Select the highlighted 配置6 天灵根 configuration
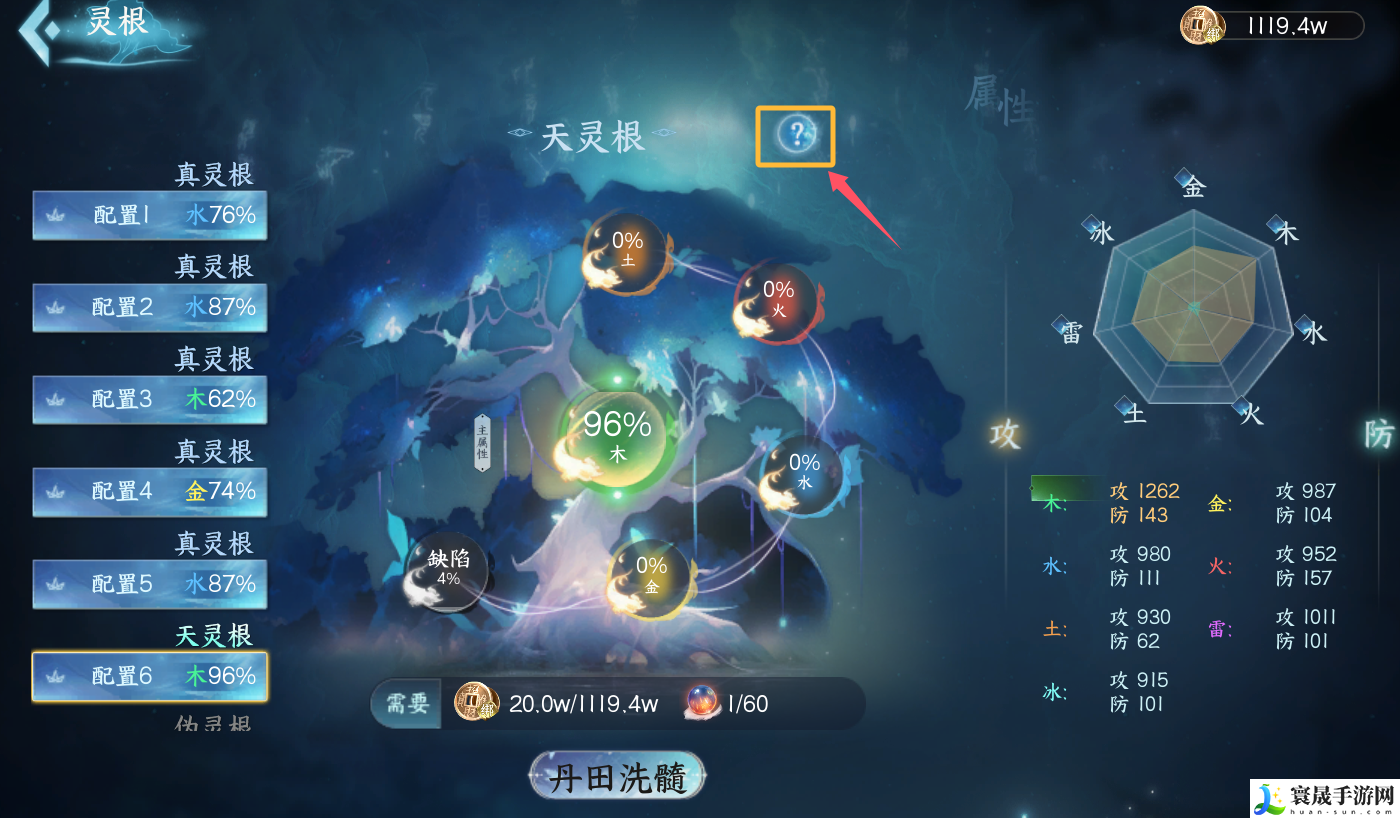Image resolution: width=1400 pixels, height=818 pixels. pyautogui.click(x=149, y=676)
